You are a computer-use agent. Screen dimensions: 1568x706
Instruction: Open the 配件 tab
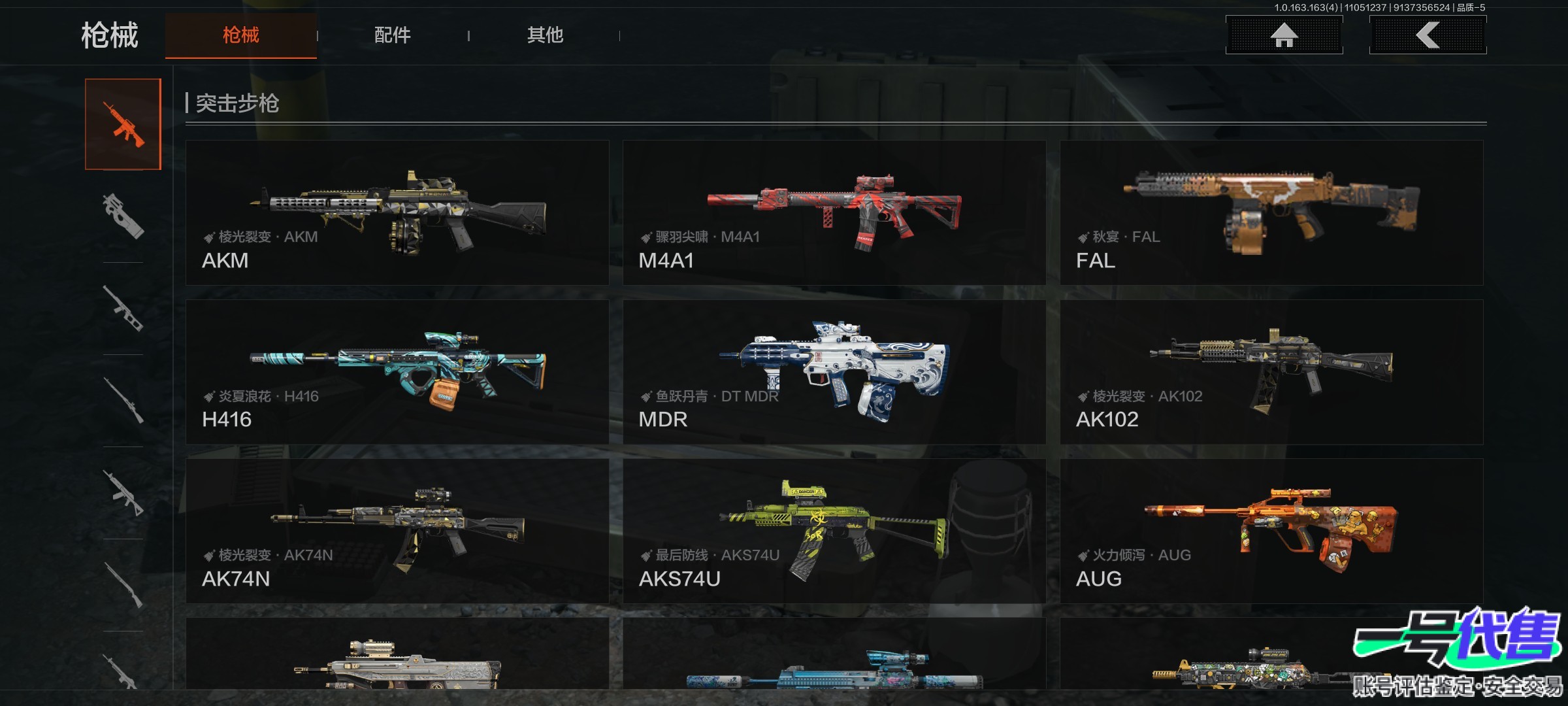pos(392,35)
